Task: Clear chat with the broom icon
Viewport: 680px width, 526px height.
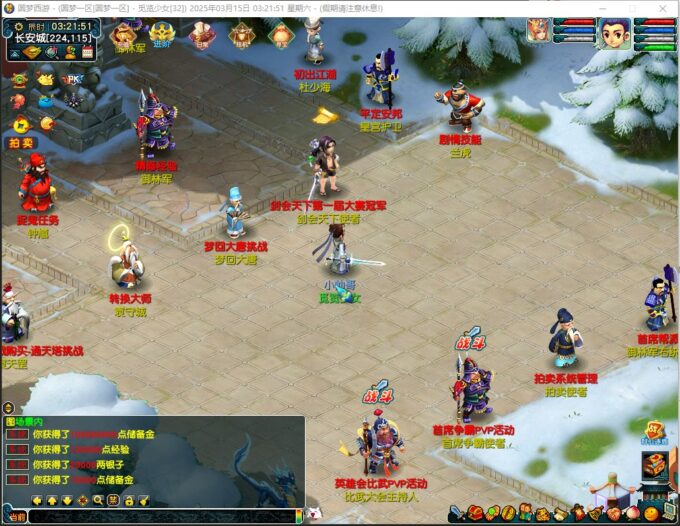Action: click(144, 500)
